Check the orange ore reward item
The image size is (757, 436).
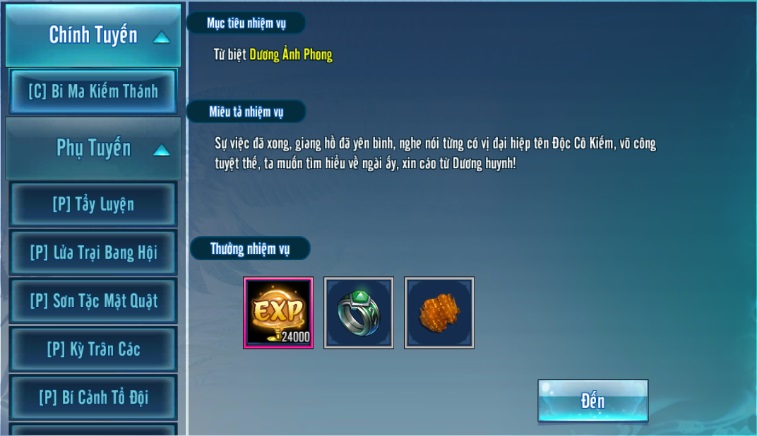439,313
